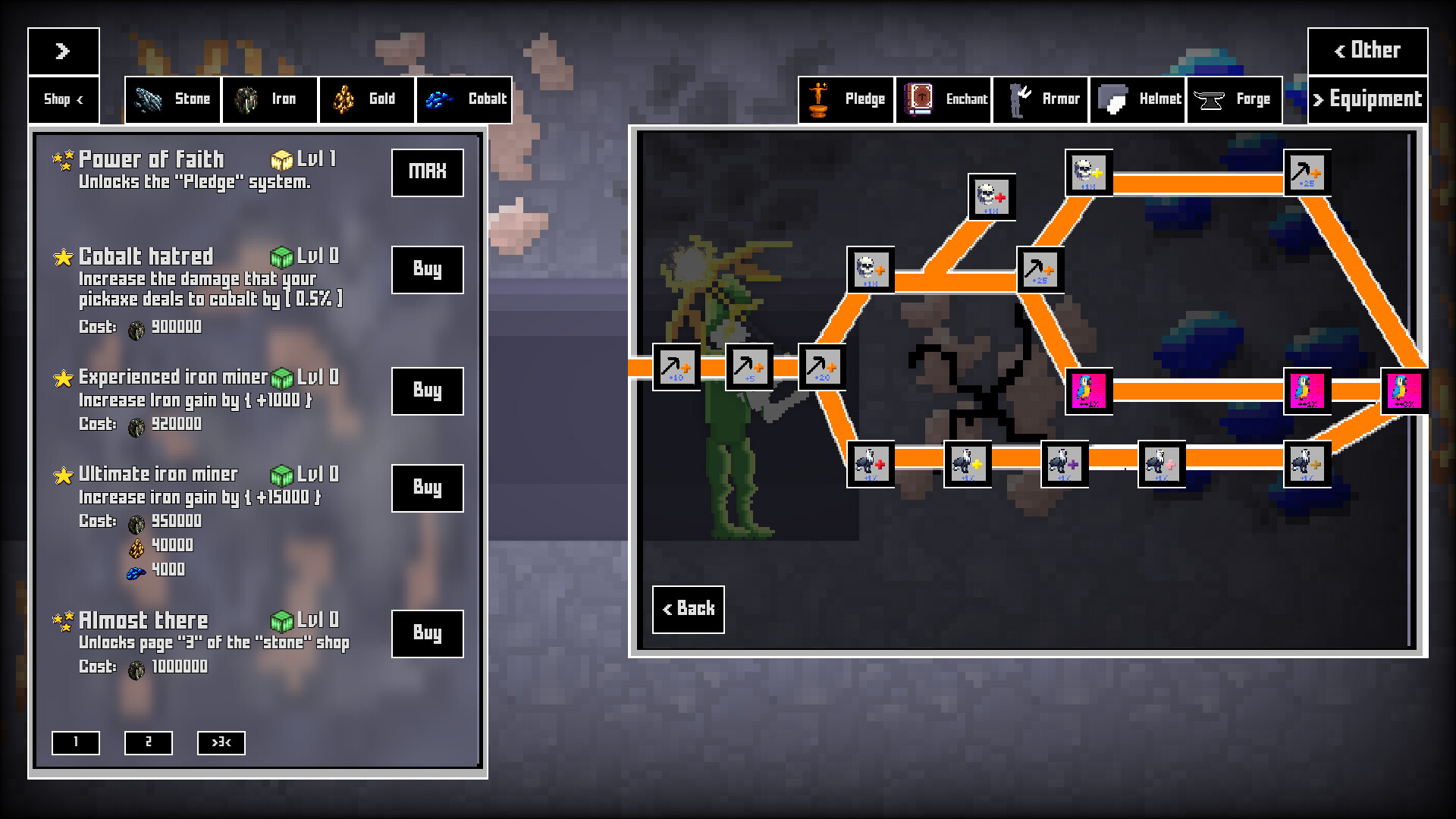Image resolution: width=1456 pixels, height=819 pixels.
Task: Open the Helmet equipment section
Action: coord(1137,99)
